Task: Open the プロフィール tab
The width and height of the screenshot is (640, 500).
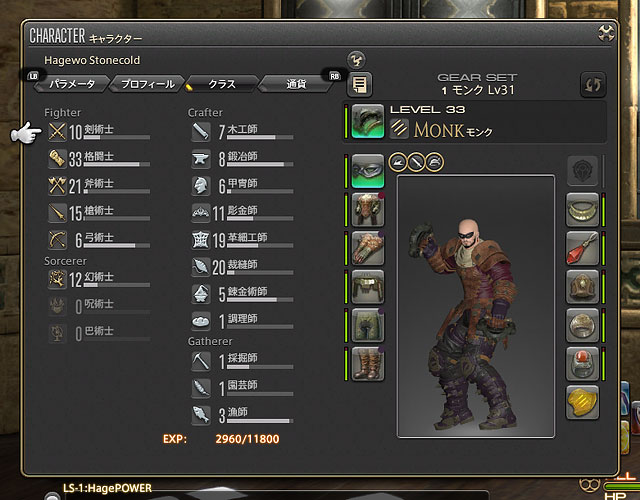Action: tap(144, 84)
